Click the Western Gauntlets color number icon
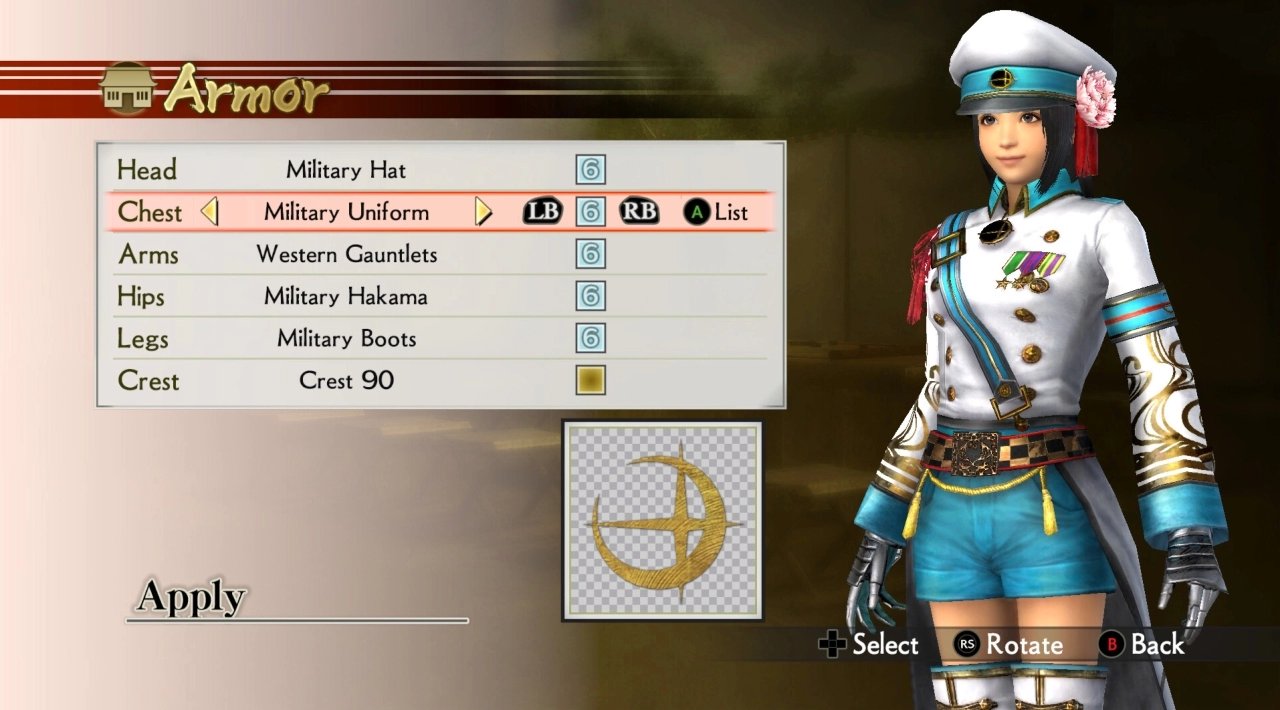Screen dimensions: 1280x710 [590, 254]
